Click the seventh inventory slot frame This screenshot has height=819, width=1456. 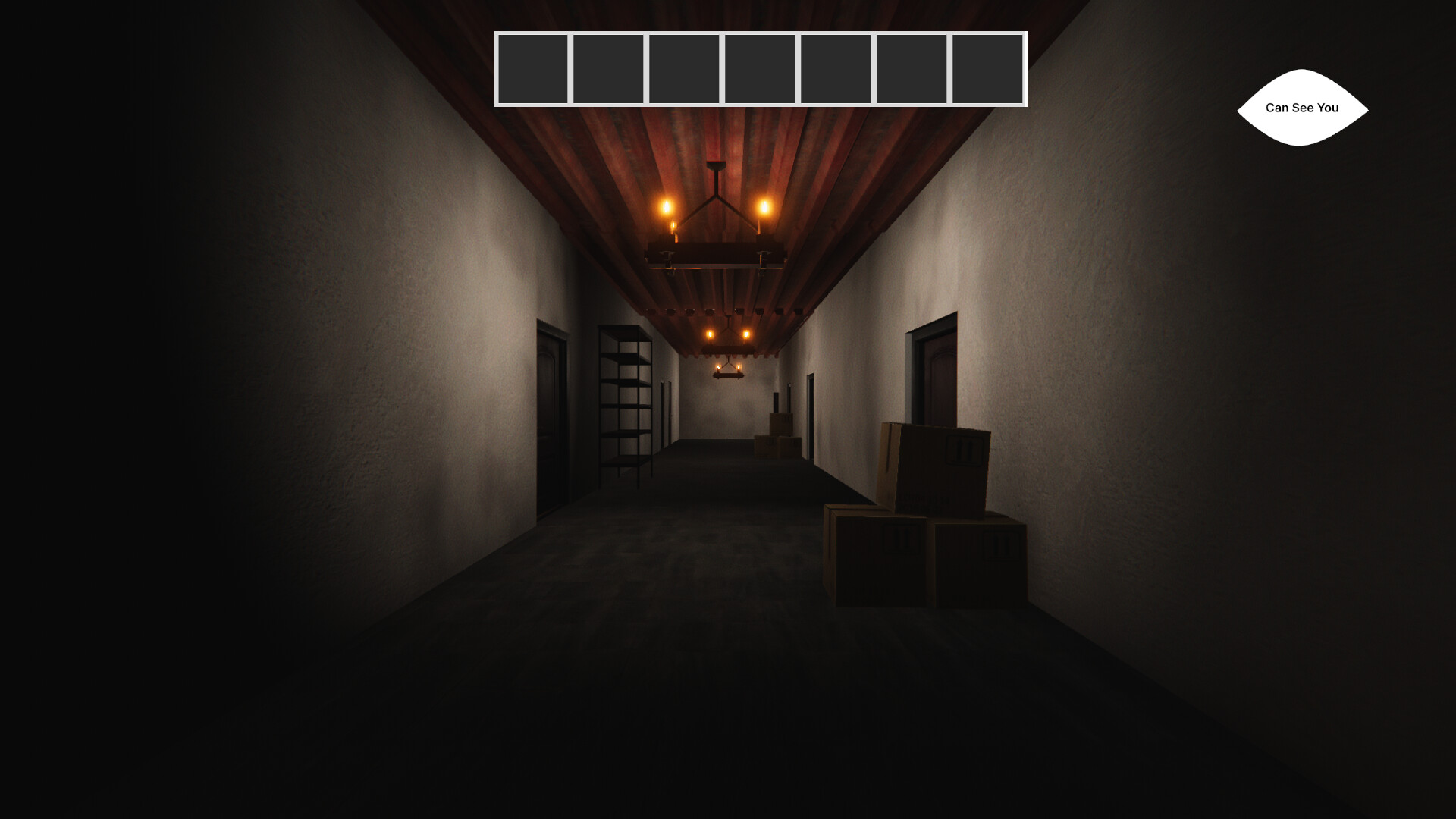988,67
